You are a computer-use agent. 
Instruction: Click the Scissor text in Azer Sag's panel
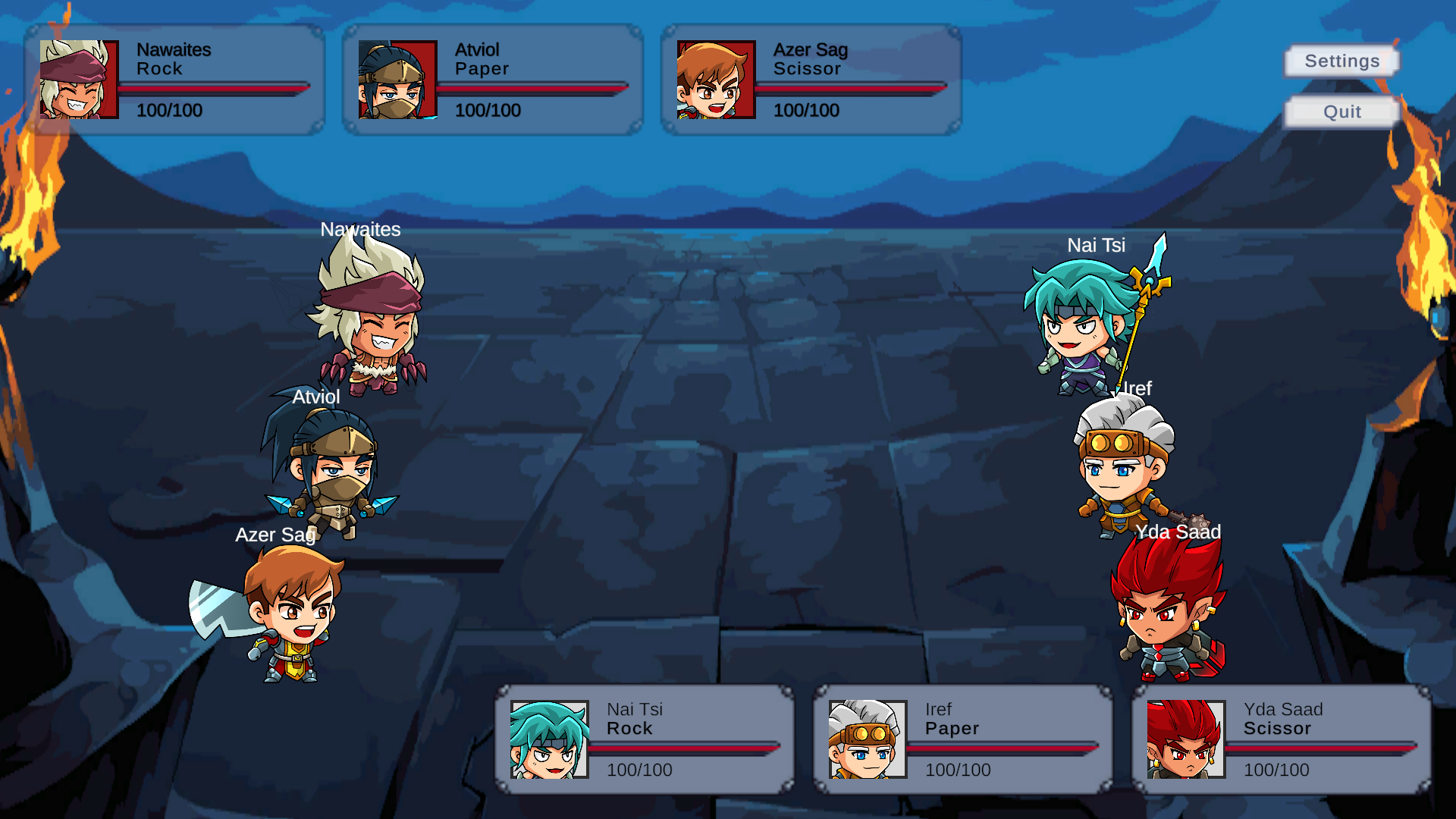click(x=806, y=69)
